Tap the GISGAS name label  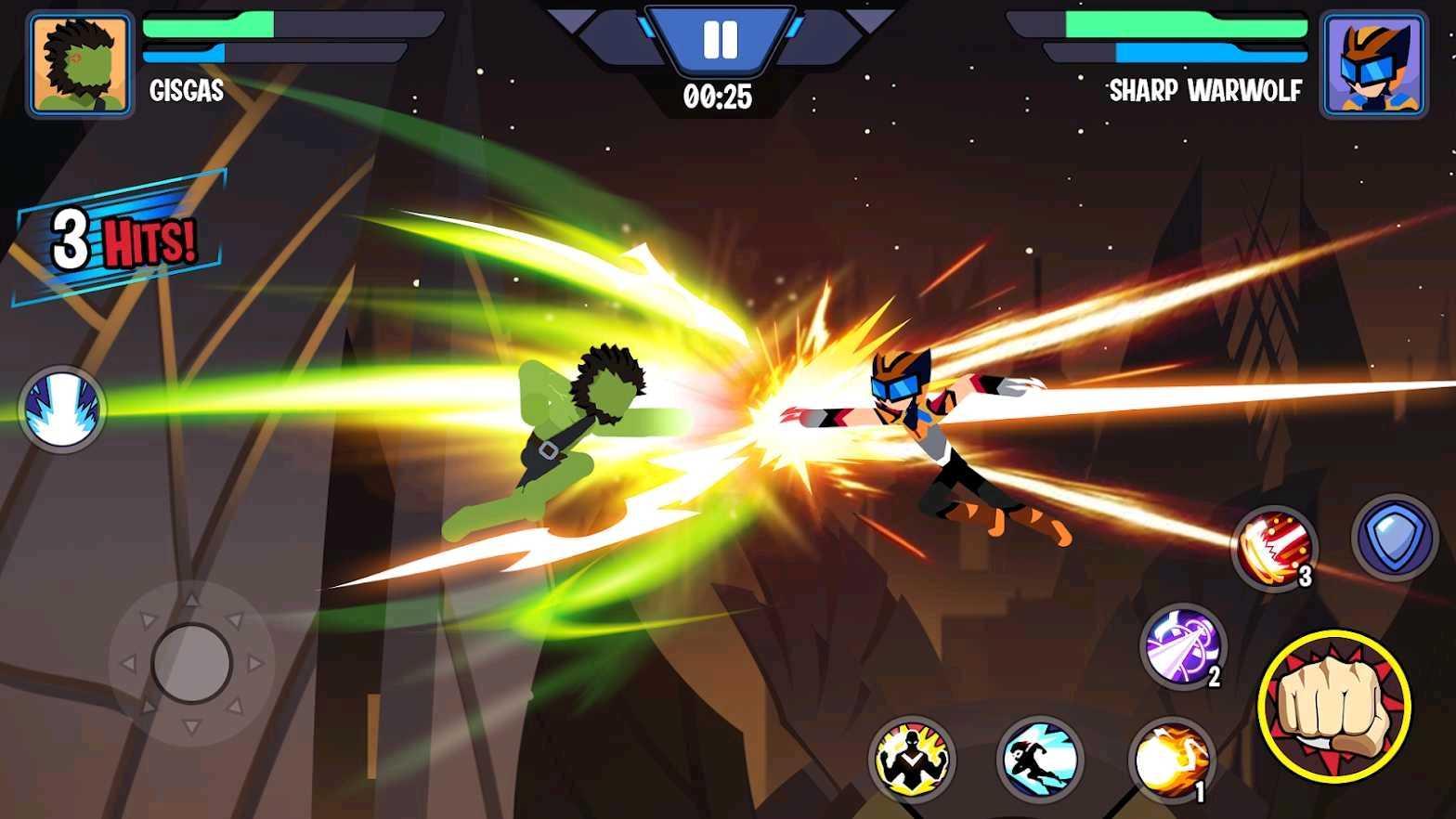tap(187, 91)
